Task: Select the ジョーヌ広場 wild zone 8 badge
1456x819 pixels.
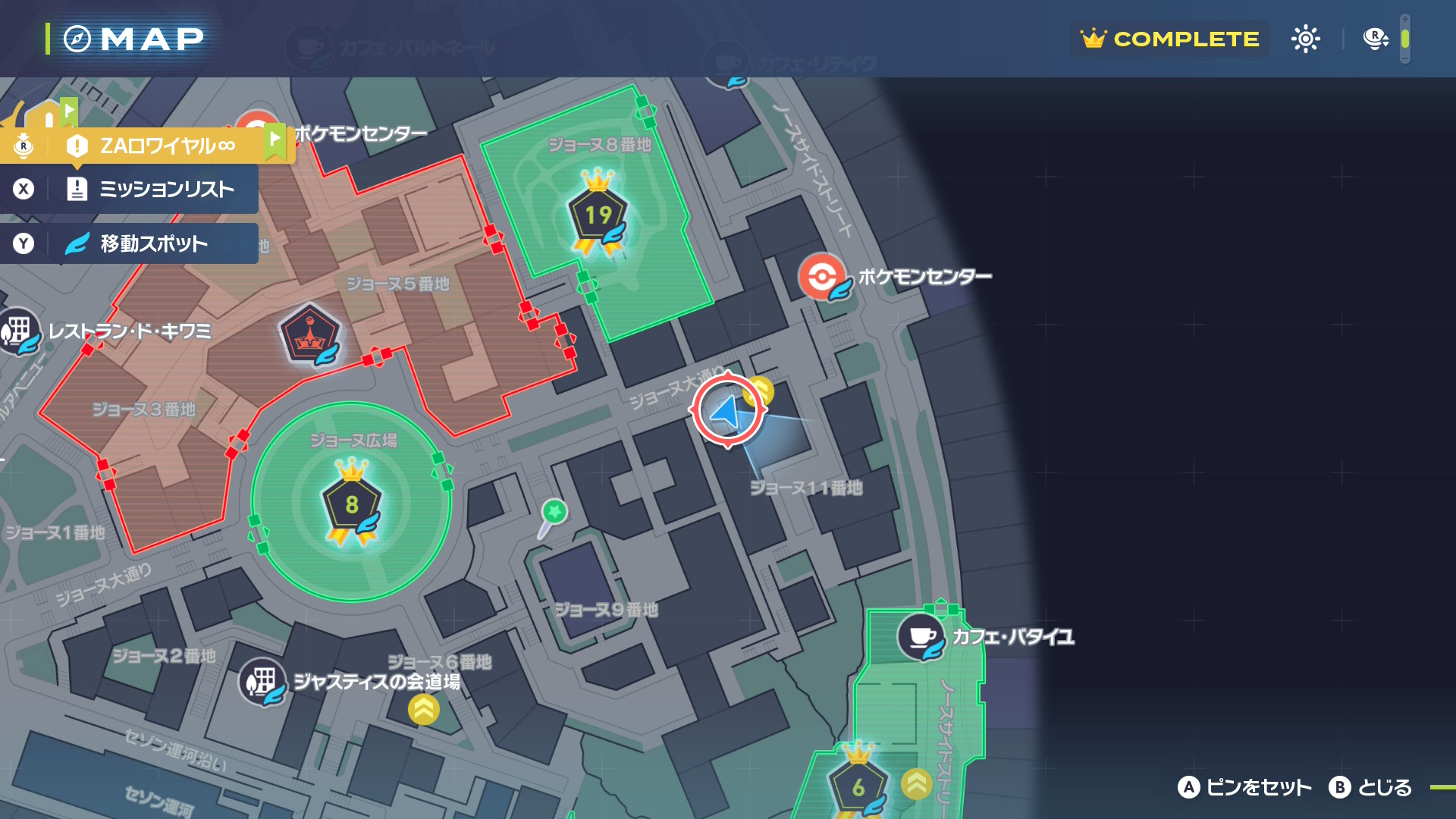Action: [x=351, y=505]
